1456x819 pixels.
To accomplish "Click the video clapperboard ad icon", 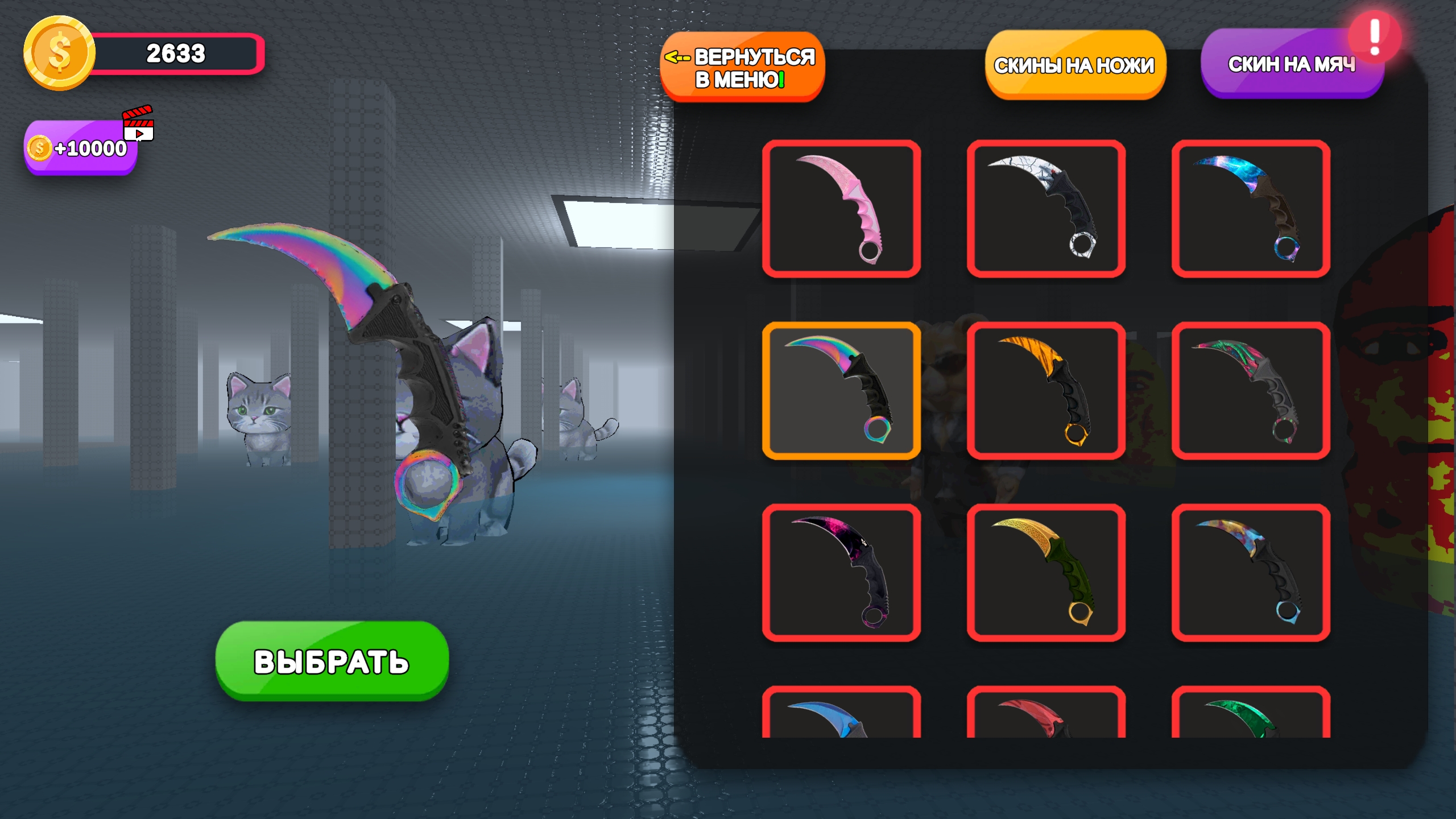I will [x=138, y=124].
